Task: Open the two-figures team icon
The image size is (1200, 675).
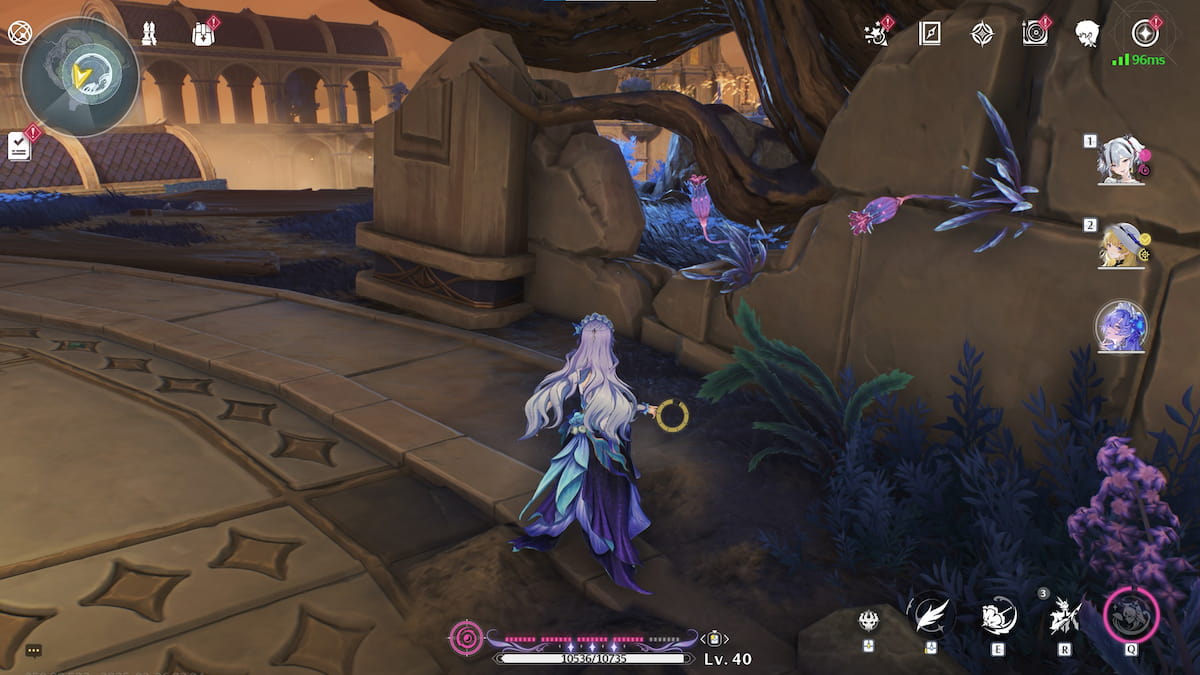Action: tap(148, 34)
